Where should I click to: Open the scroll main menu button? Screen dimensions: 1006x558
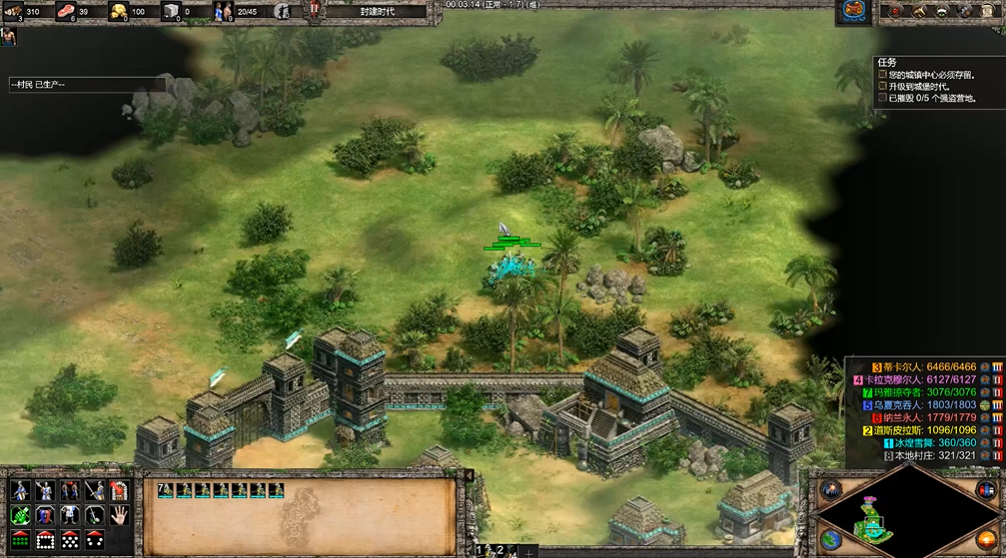[x=989, y=11]
